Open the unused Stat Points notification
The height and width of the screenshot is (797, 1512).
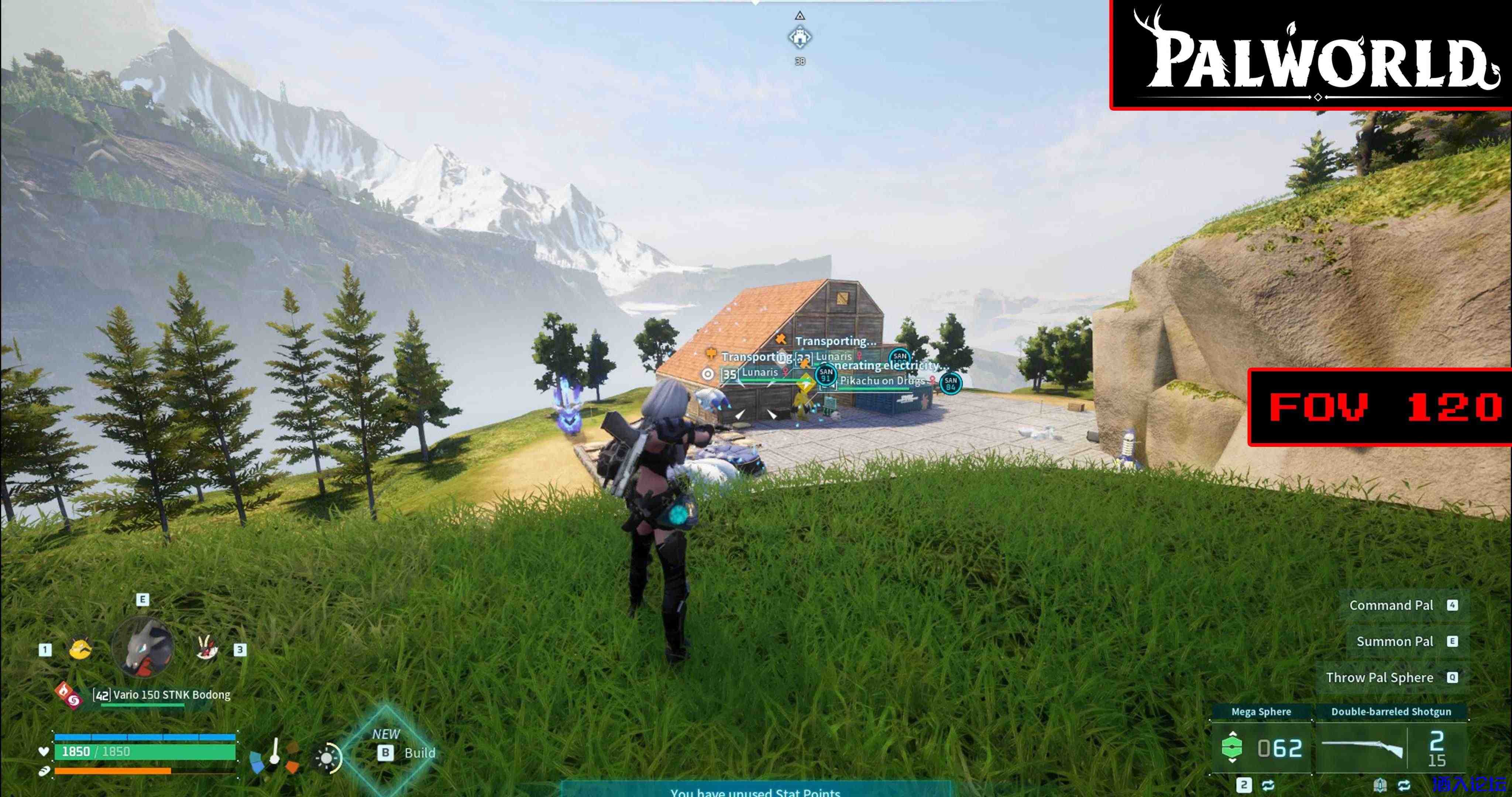(755, 790)
